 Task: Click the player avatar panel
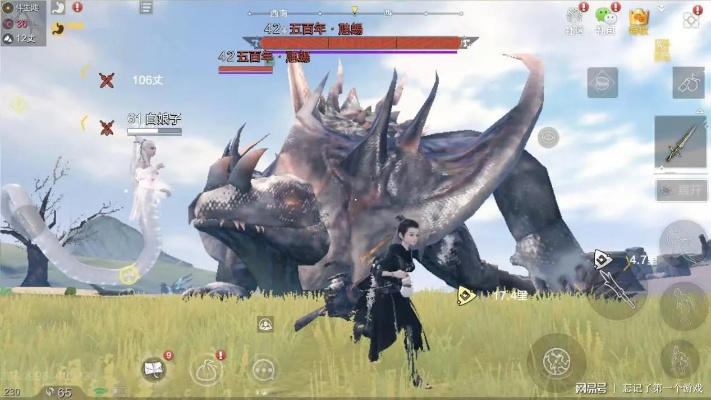tap(22, 22)
